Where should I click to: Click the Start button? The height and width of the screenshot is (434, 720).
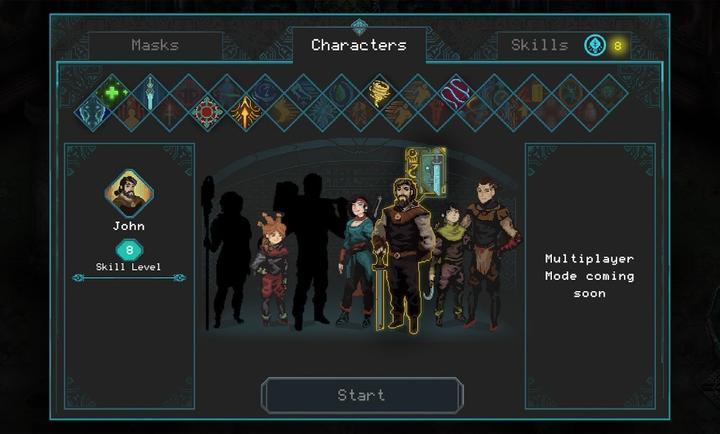tap(361, 395)
